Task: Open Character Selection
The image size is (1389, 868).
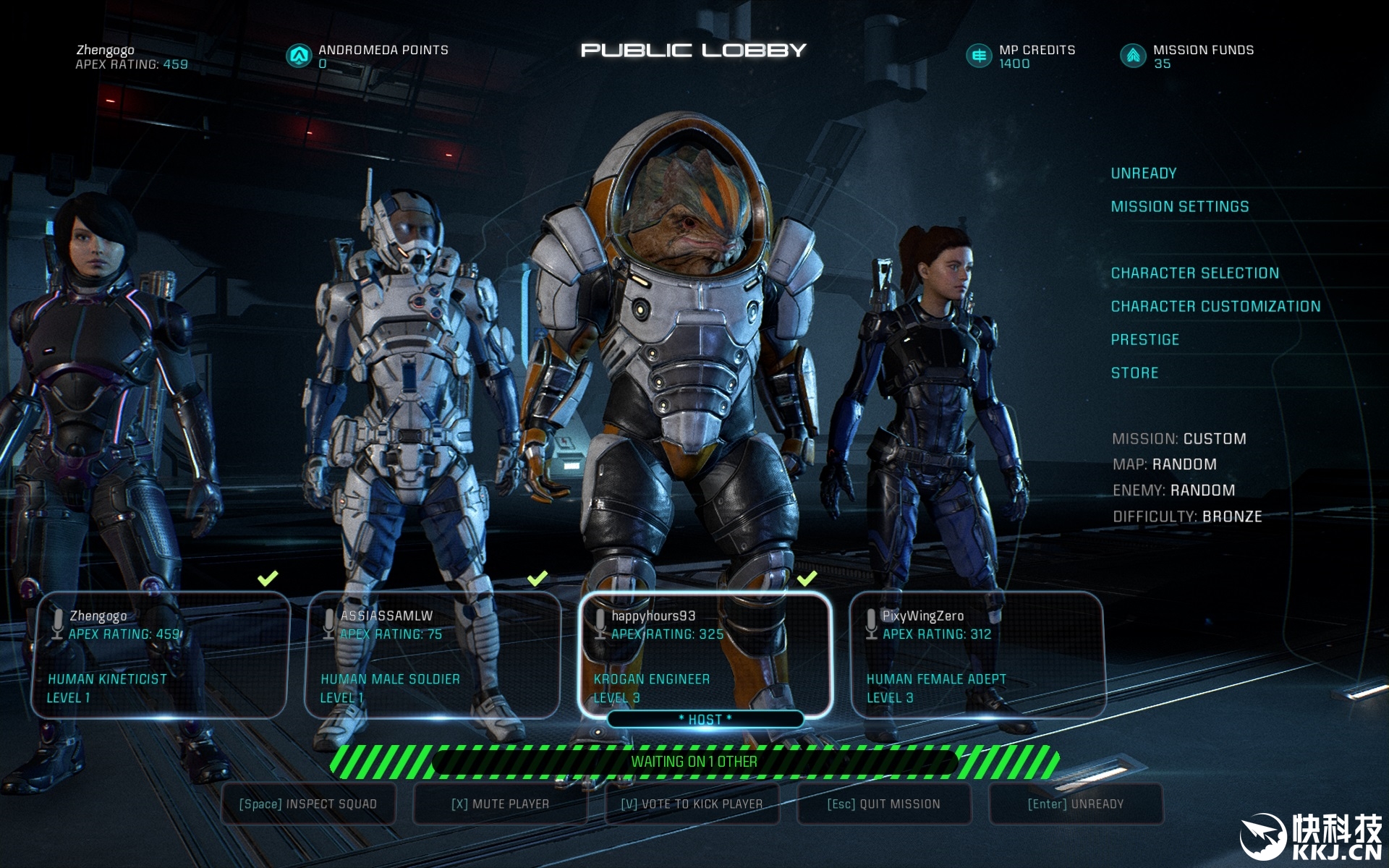Action: tap(1194, 273)
